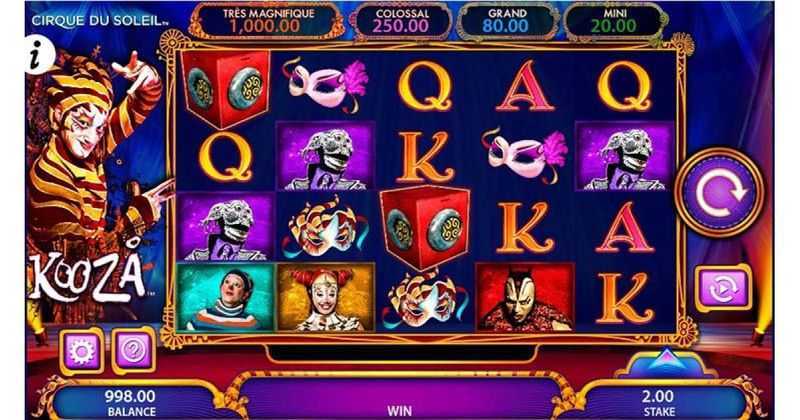800x420 pixels.
Task: Spin the reels with the circular arrow button
Action: tap(718, 194)
